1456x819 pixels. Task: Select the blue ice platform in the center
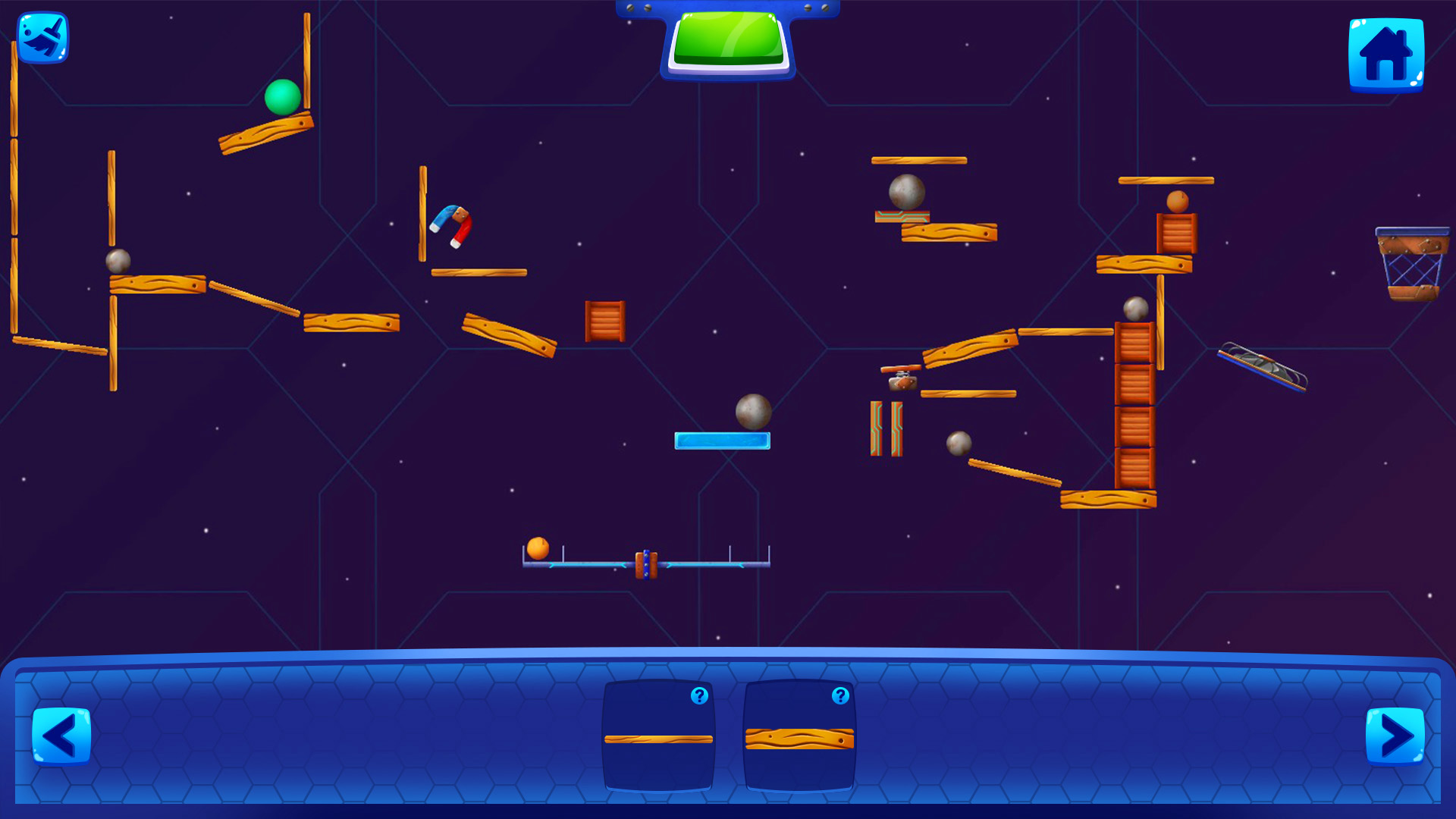(x=723, y=440)
